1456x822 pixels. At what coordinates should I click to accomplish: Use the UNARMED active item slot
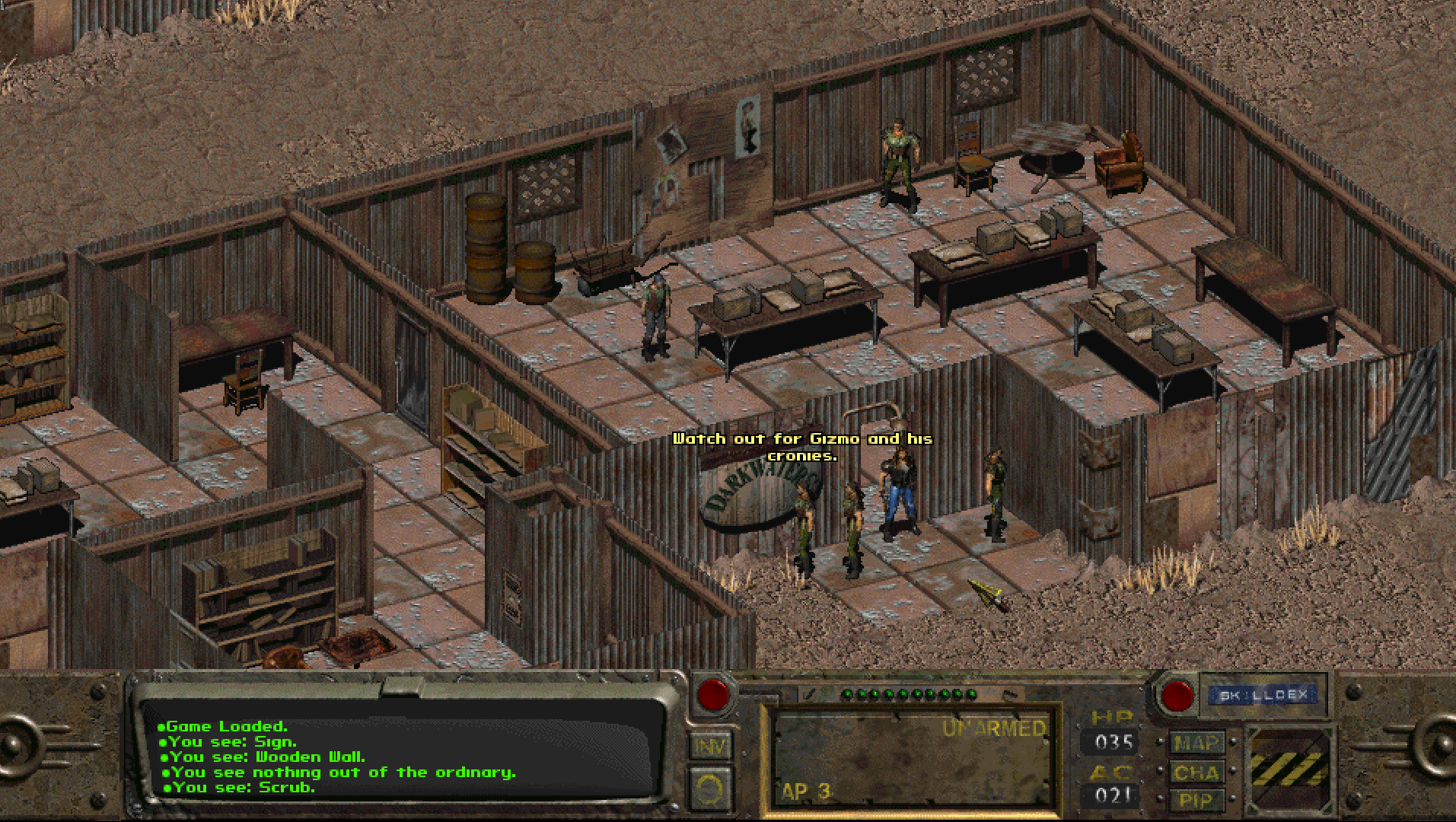(911, 759)
